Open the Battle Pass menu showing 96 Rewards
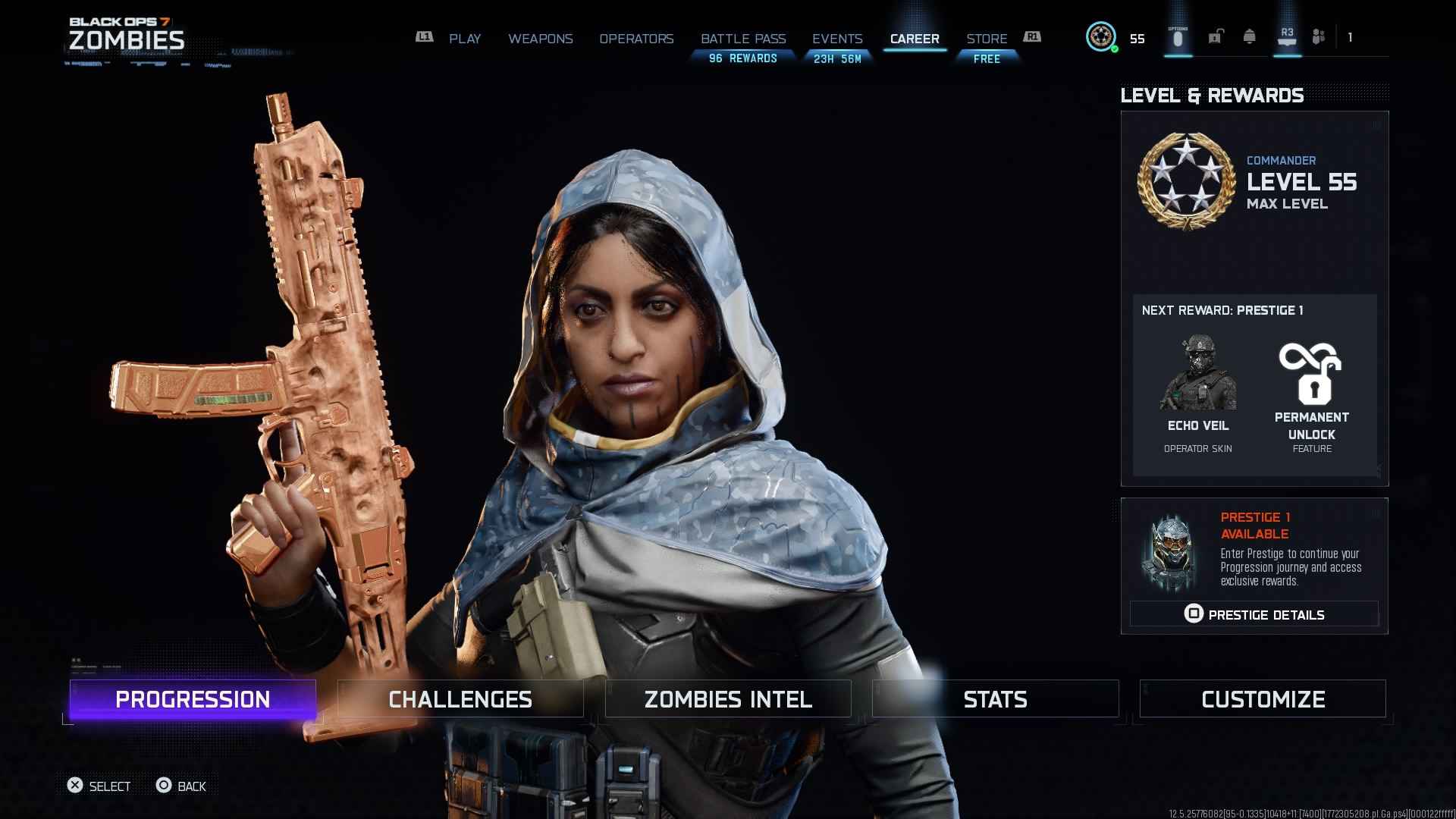This screenshot has height=819, width=1456. 744,39
